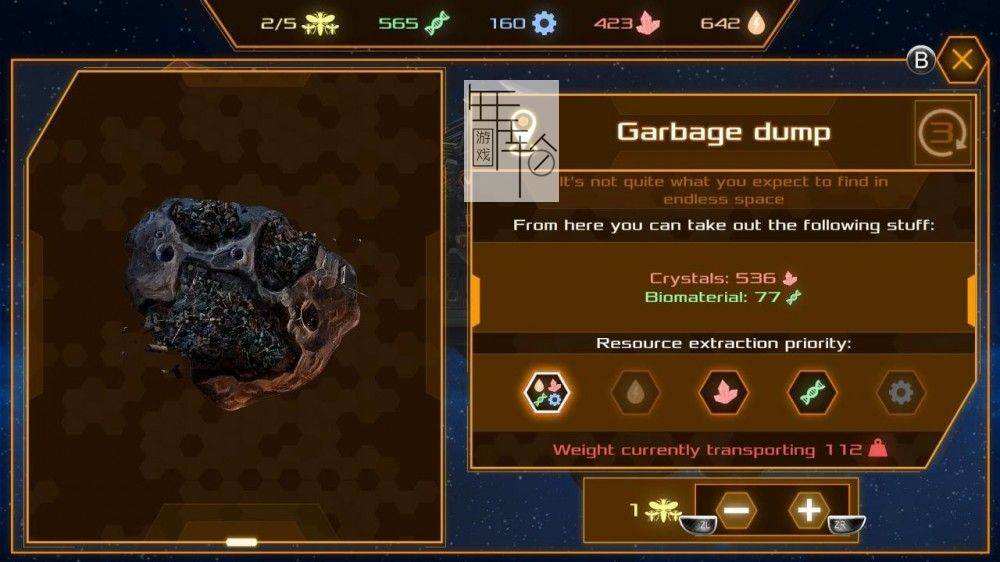Decrease assigned bees with minus button
The height and width of the screenshot is (562, 1000).
point(736,511)
